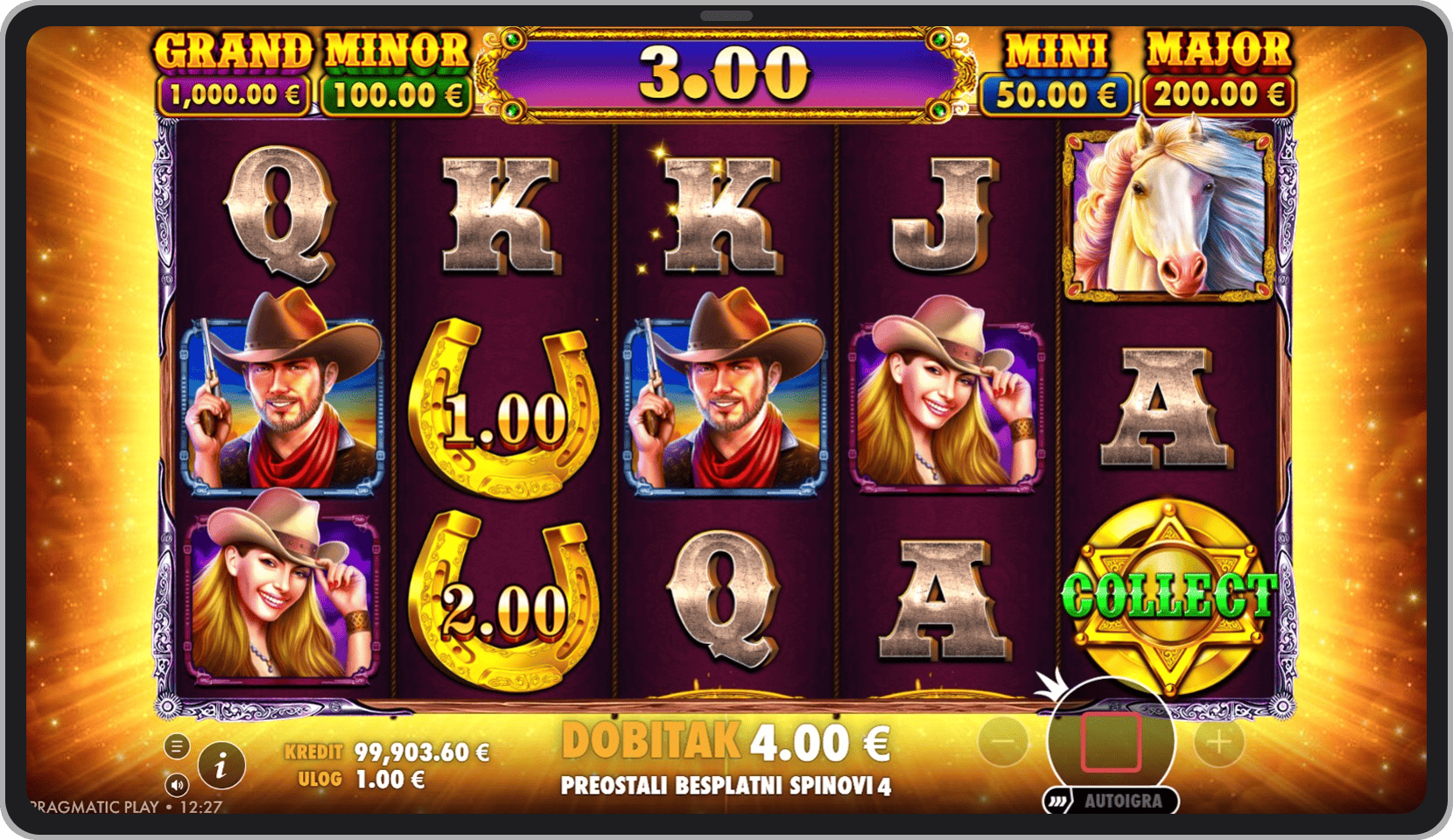Viewport: 1453px width, 840px height.
Task: Open the game menu hamburger icon
Action: click(x=179, y=745)
